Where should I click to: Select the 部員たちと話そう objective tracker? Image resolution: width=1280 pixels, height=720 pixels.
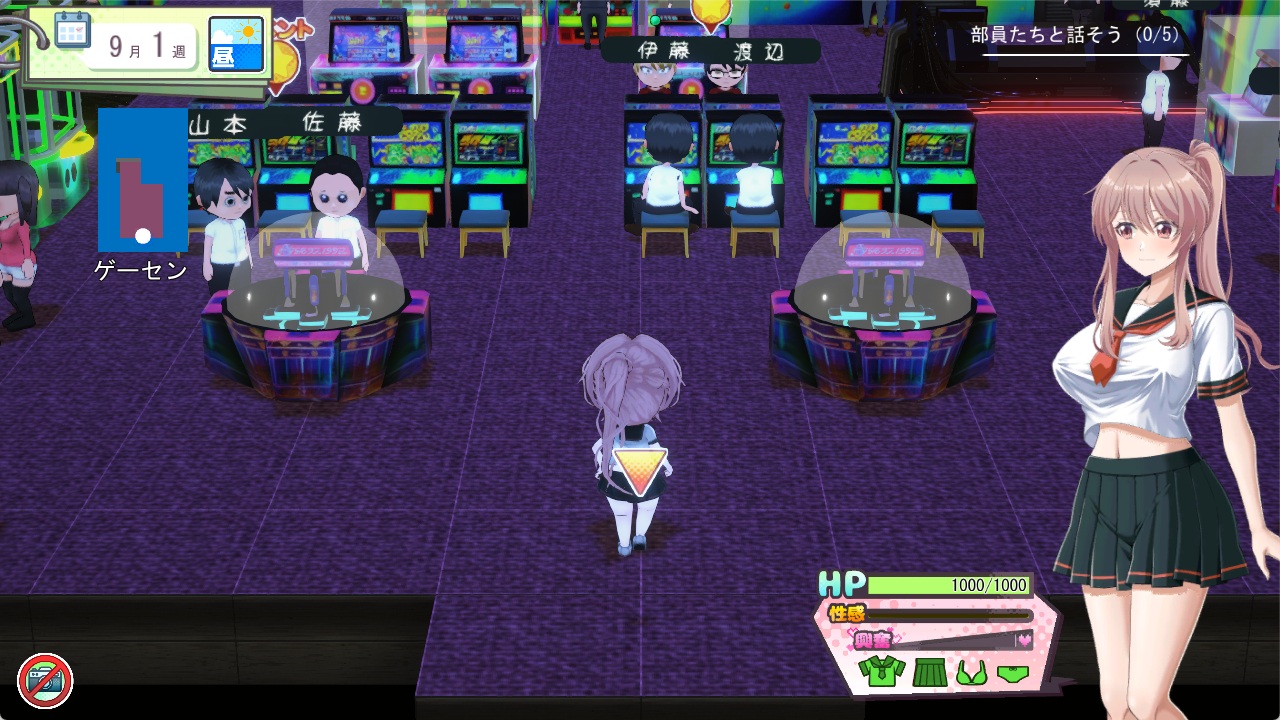1074,35
